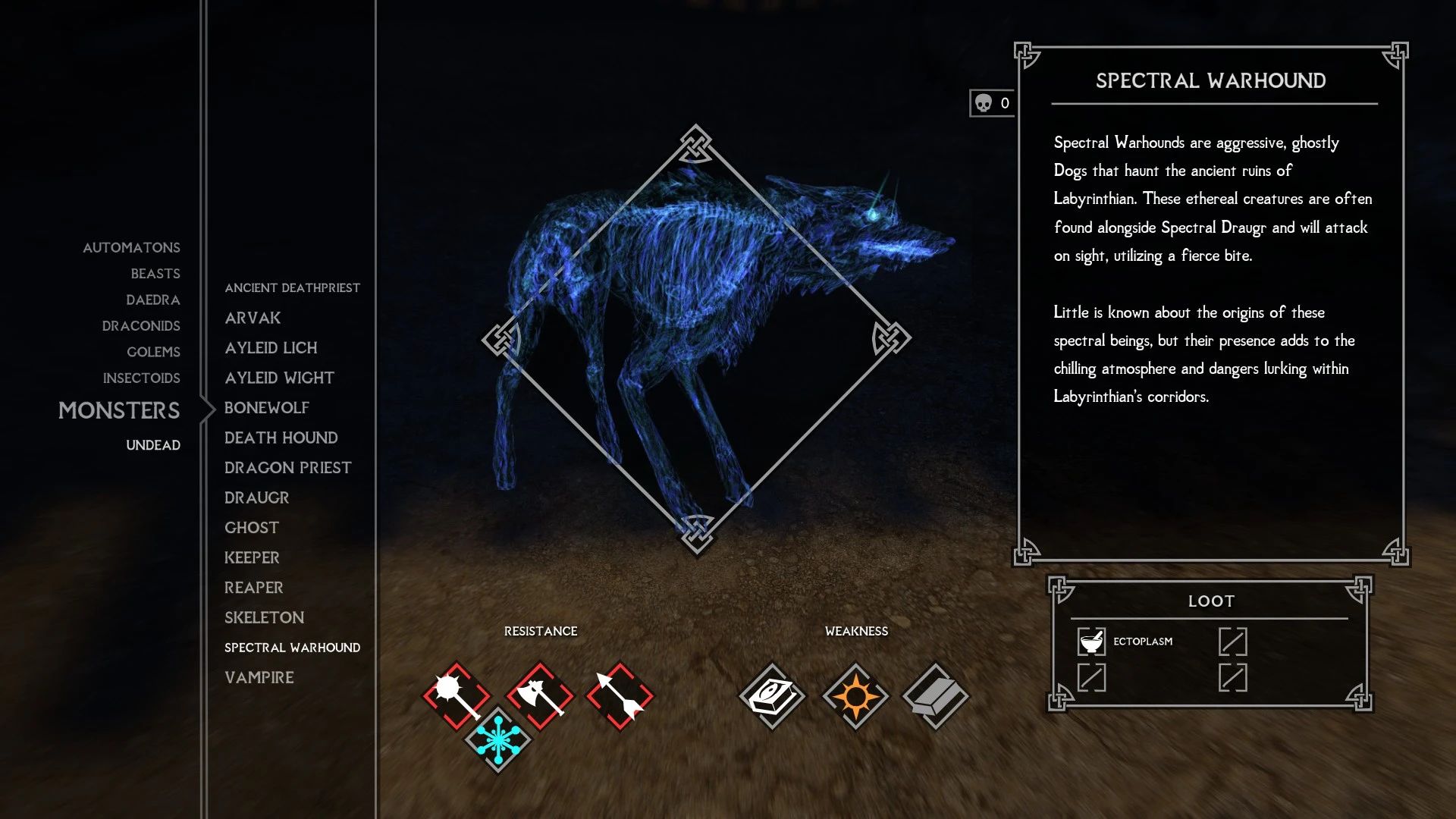Open the Draugr entry

point(256,497)
